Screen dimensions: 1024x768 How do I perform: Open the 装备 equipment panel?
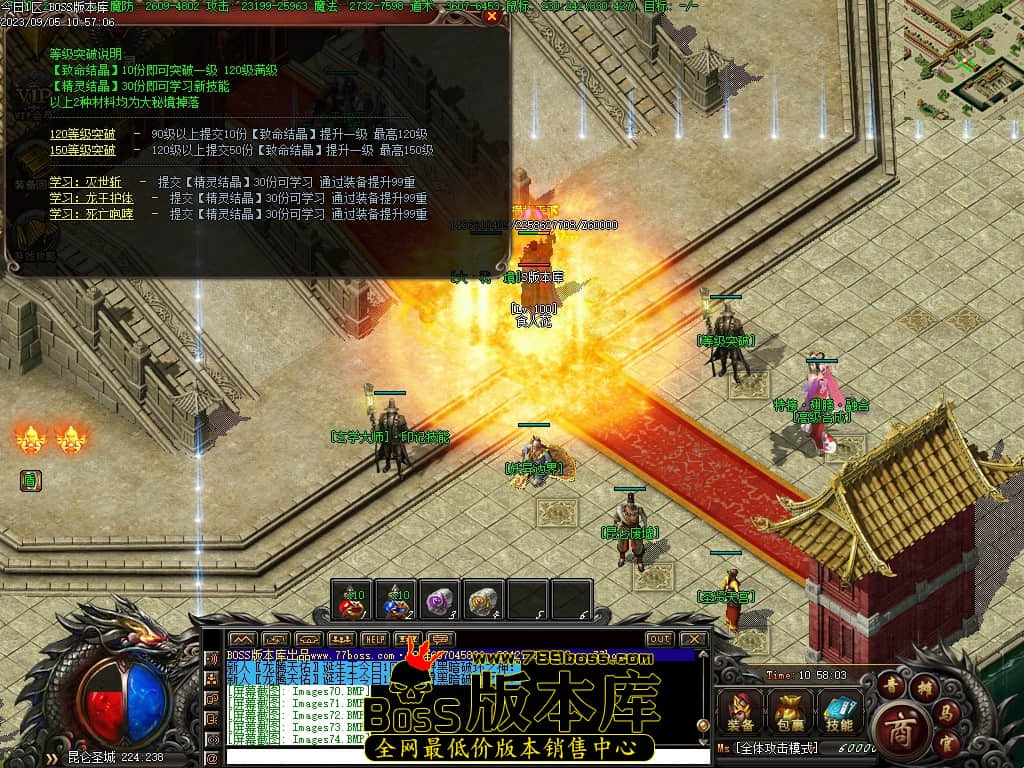[741, 712]
